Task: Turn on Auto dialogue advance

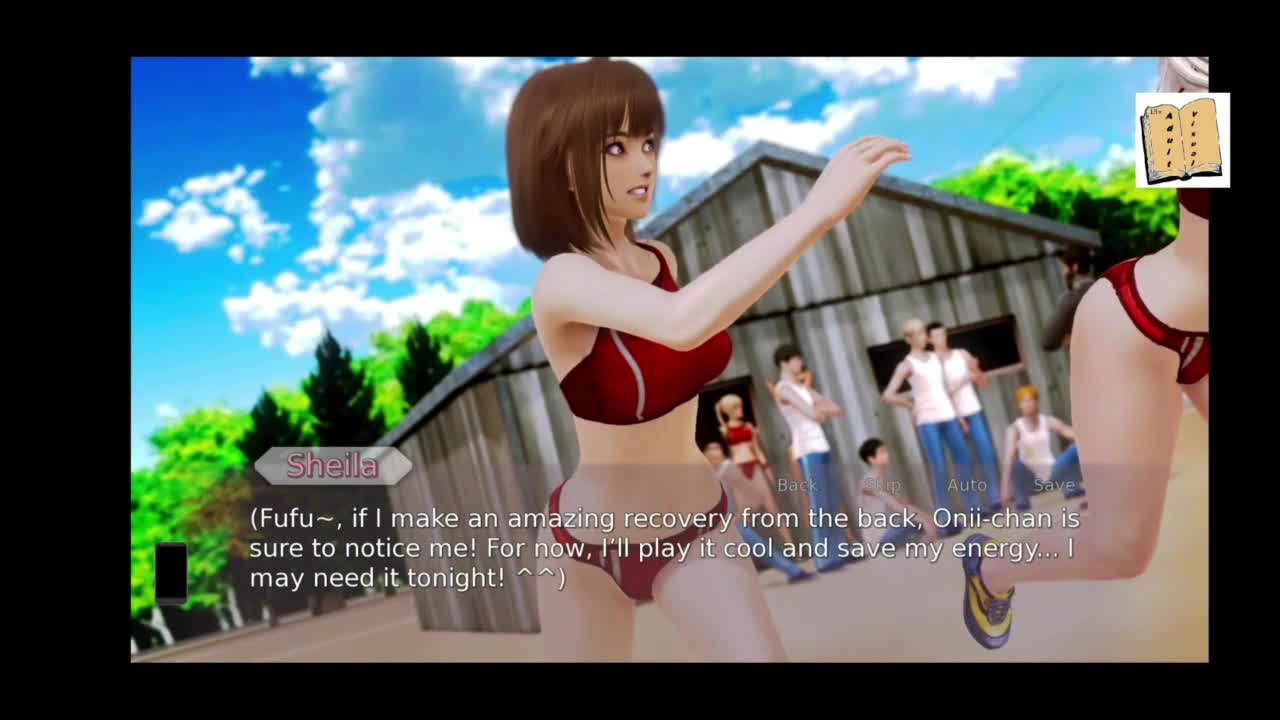Action: pyautogui.click(x=967, y=485)
